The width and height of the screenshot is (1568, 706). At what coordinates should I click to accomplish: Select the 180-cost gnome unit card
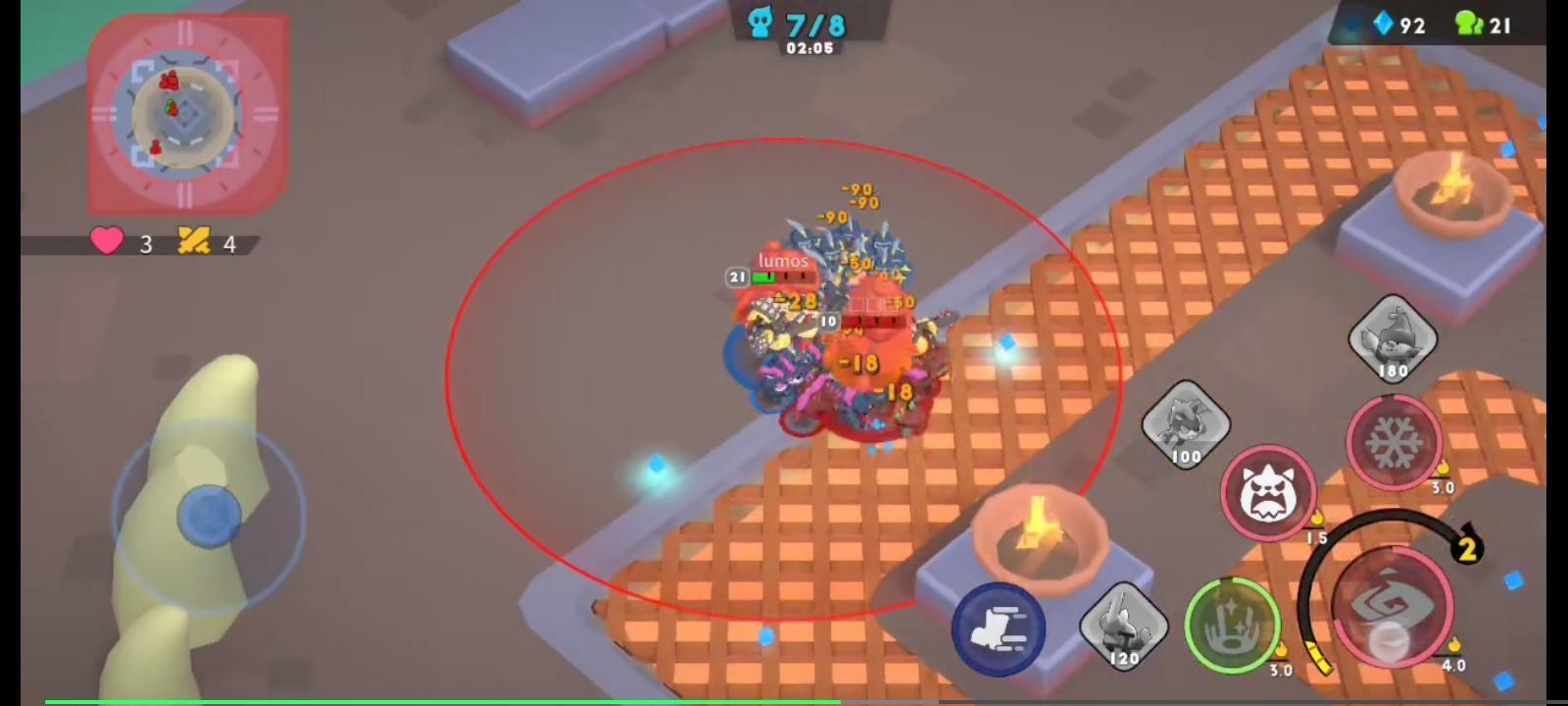coord(1393,338)
